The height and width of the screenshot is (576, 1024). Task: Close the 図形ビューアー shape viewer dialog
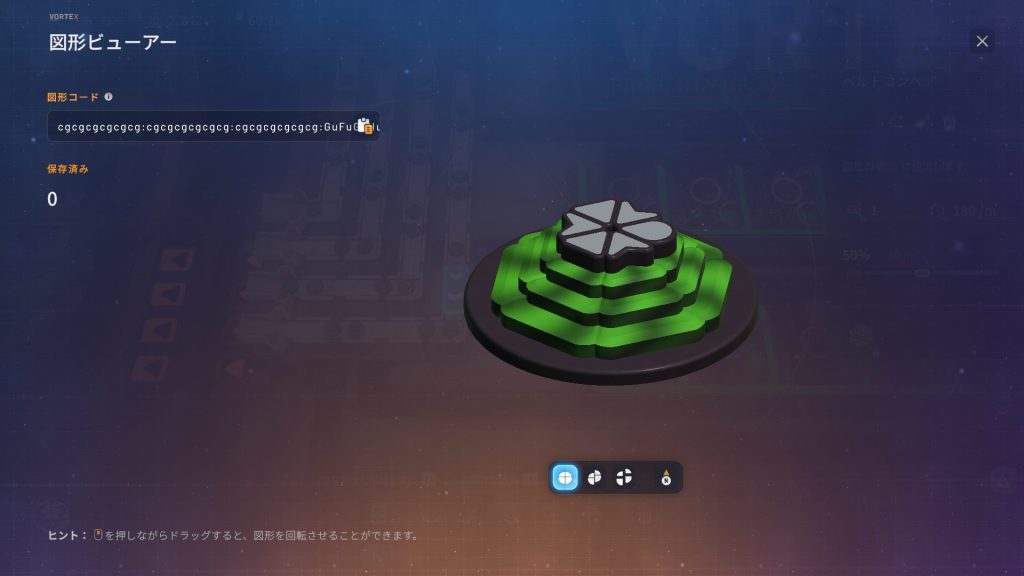982,41
